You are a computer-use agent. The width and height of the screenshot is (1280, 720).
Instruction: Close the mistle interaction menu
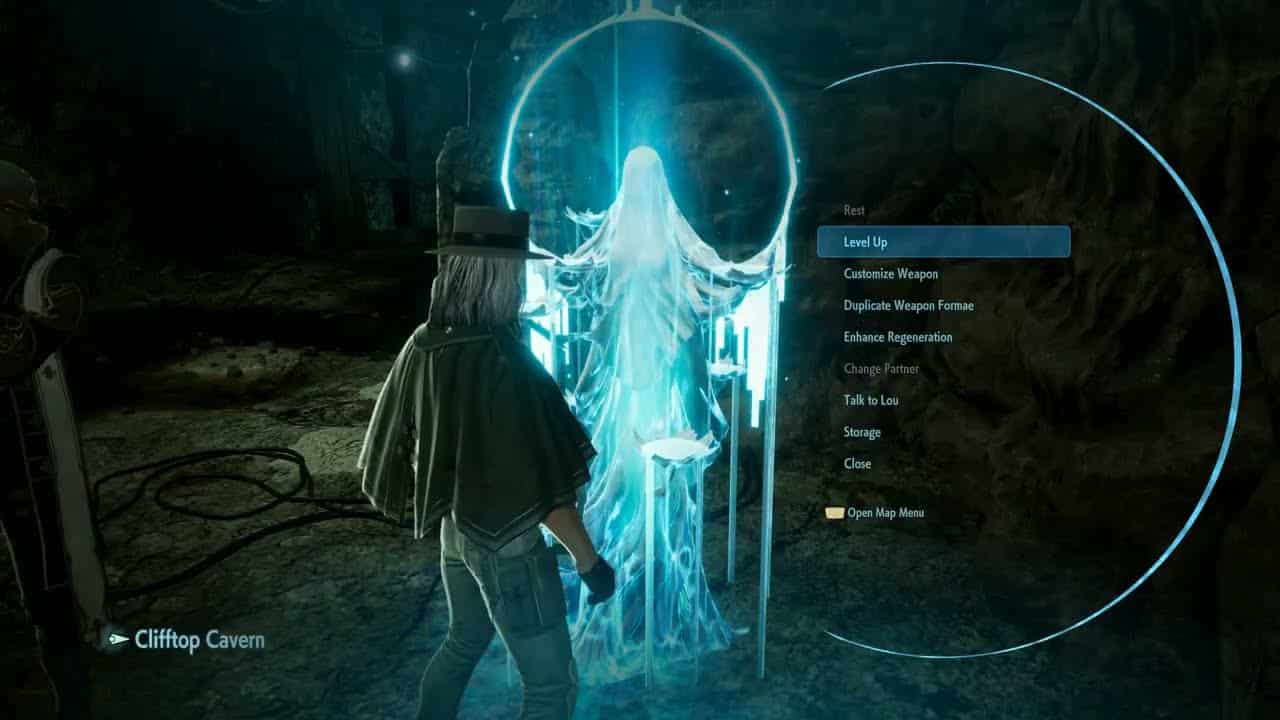(x=857, y=464)
